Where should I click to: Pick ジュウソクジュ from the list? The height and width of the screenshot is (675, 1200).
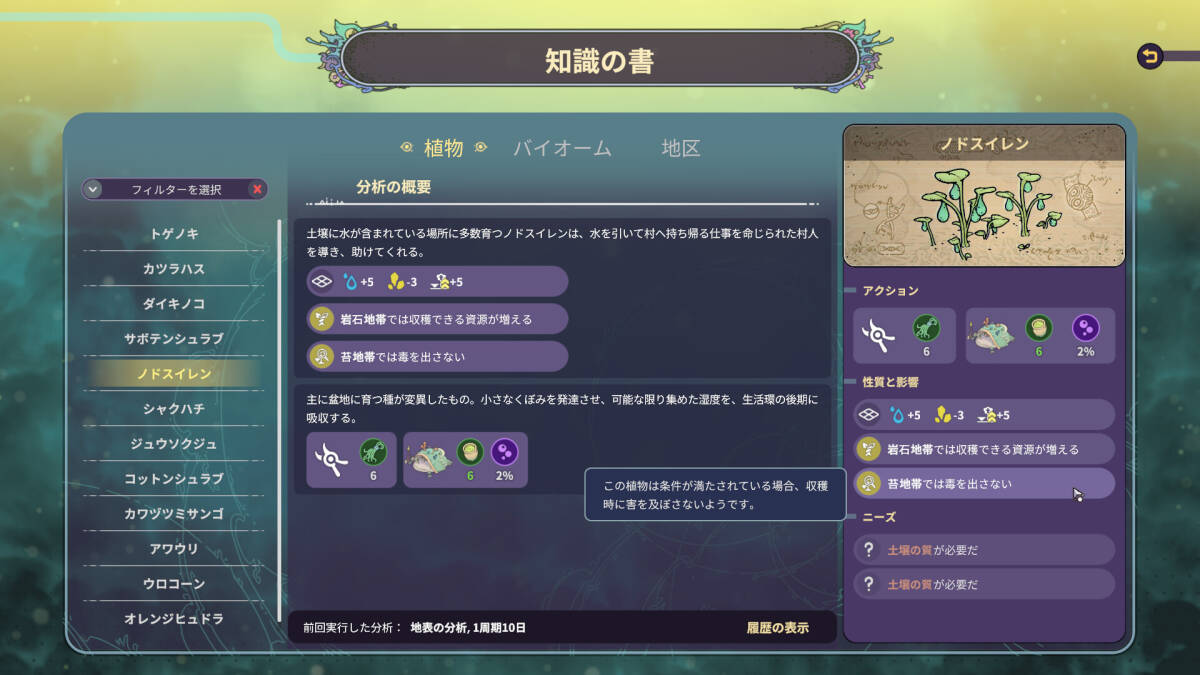click(174, 444)
